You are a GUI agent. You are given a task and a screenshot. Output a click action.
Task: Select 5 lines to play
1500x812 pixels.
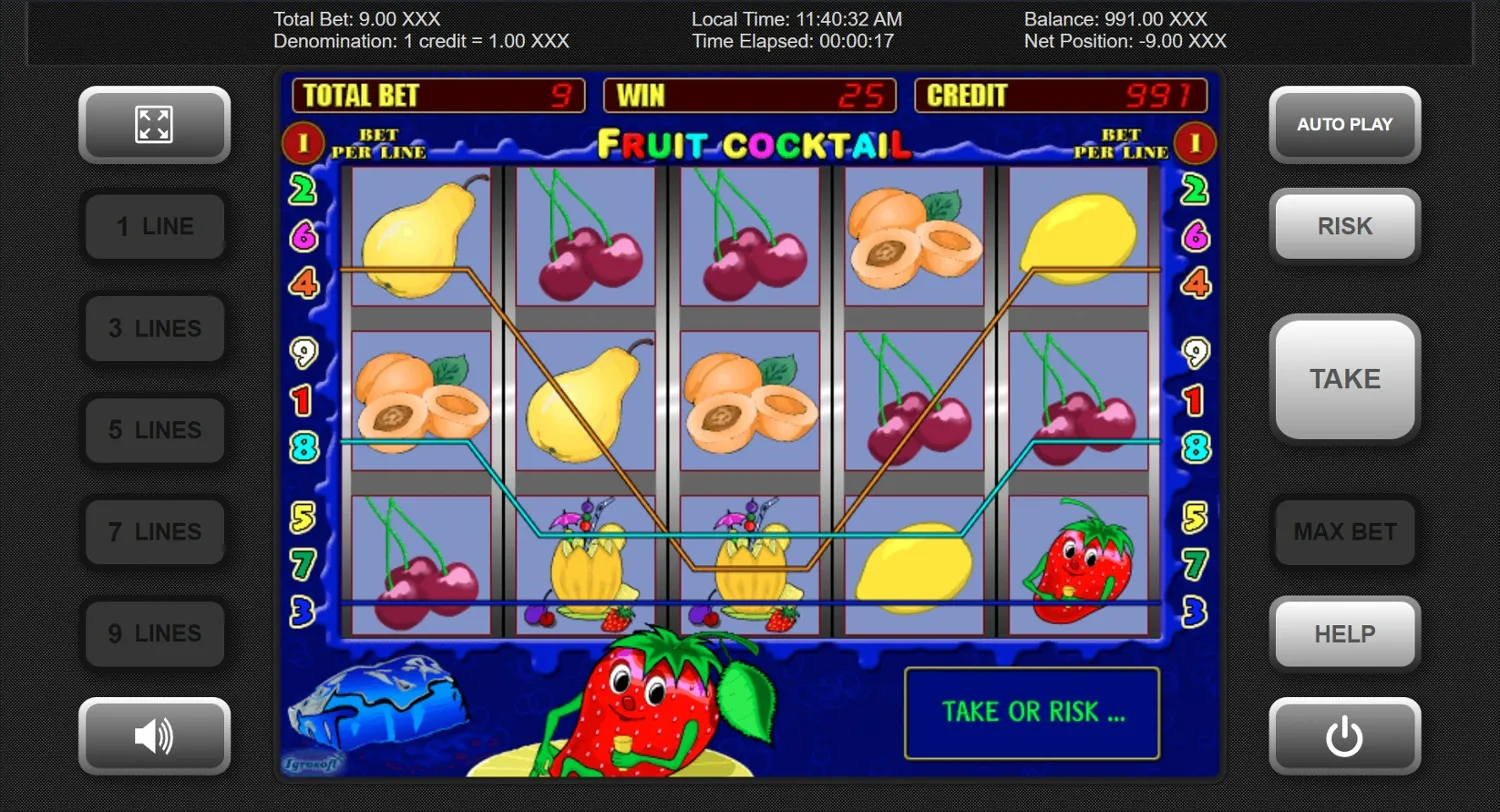coord(153,430)
